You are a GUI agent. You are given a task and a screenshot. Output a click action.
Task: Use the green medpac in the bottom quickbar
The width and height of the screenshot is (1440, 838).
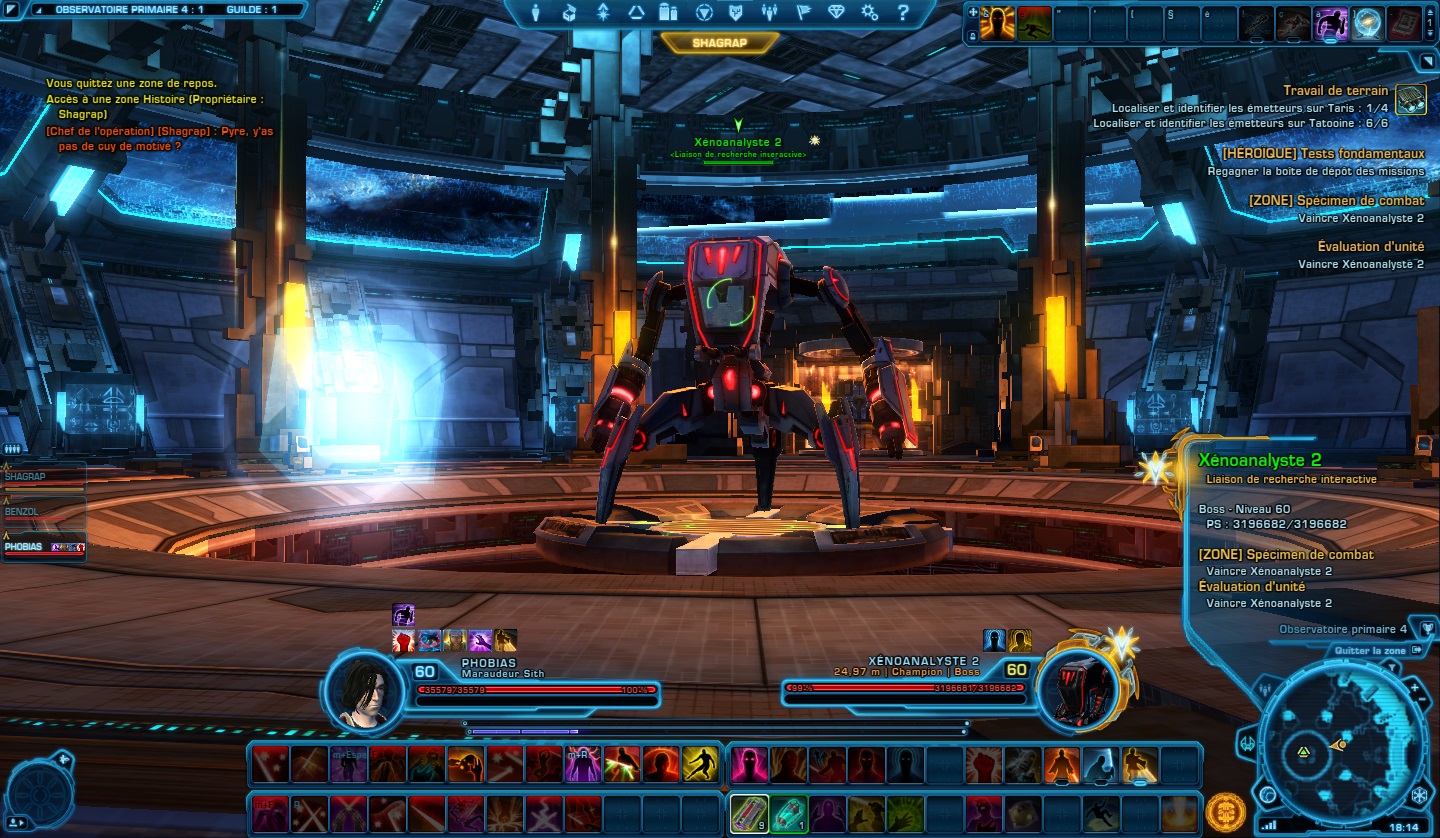789,813
